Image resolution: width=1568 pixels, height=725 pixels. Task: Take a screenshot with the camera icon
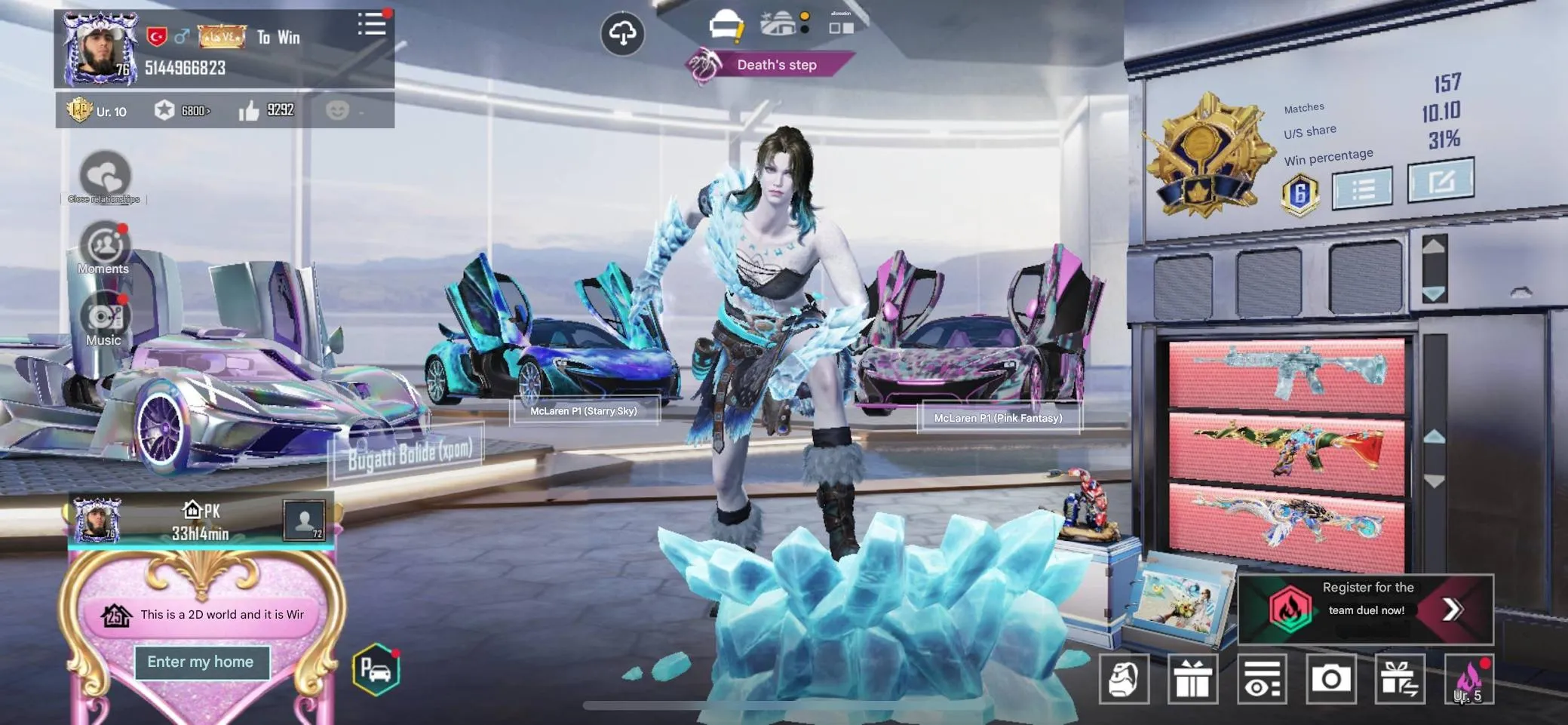pyautogui.click(x=1332, y=678)
